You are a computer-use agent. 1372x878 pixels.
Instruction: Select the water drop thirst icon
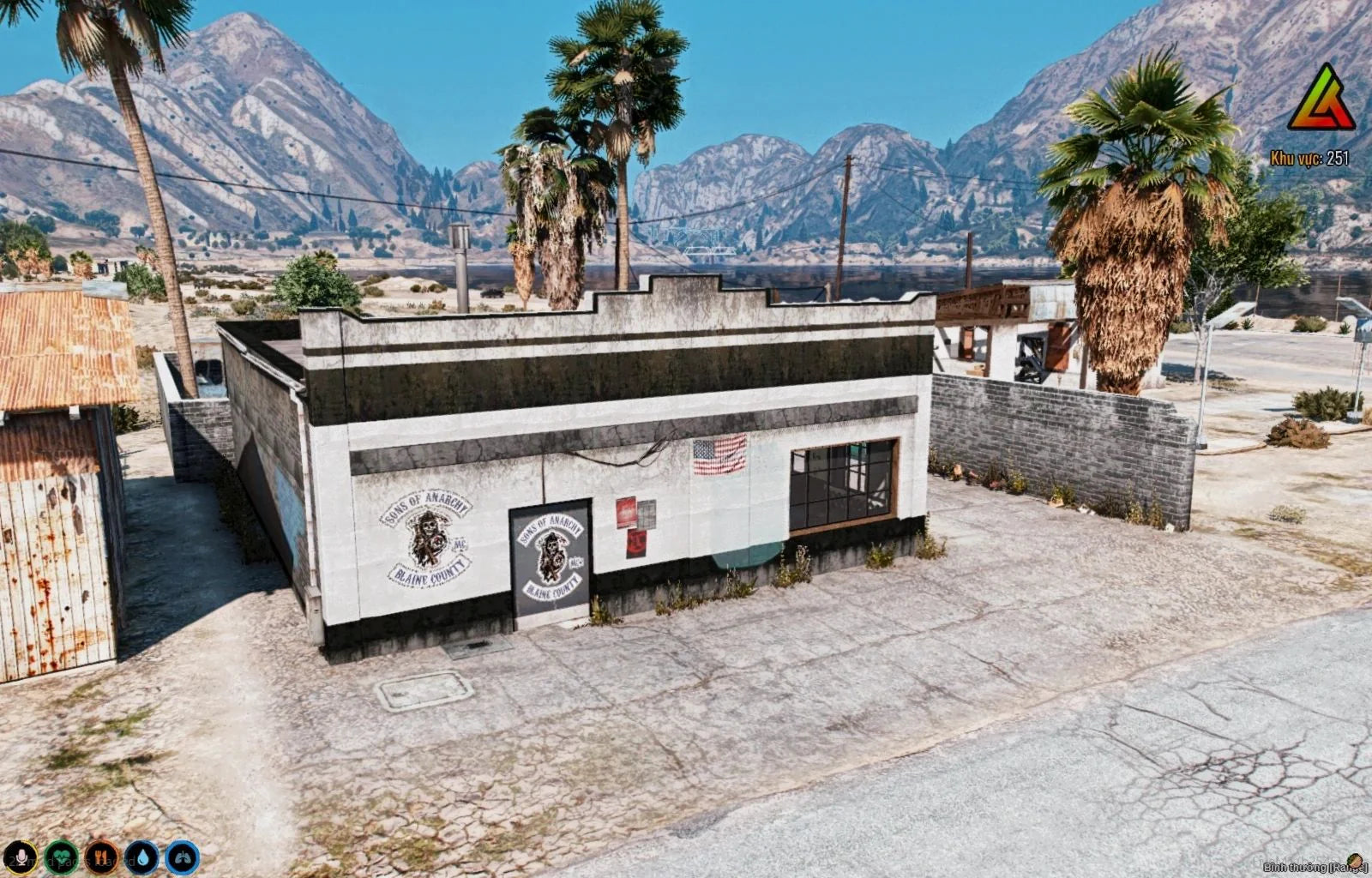pyautogui.click(x=141, y=857)
